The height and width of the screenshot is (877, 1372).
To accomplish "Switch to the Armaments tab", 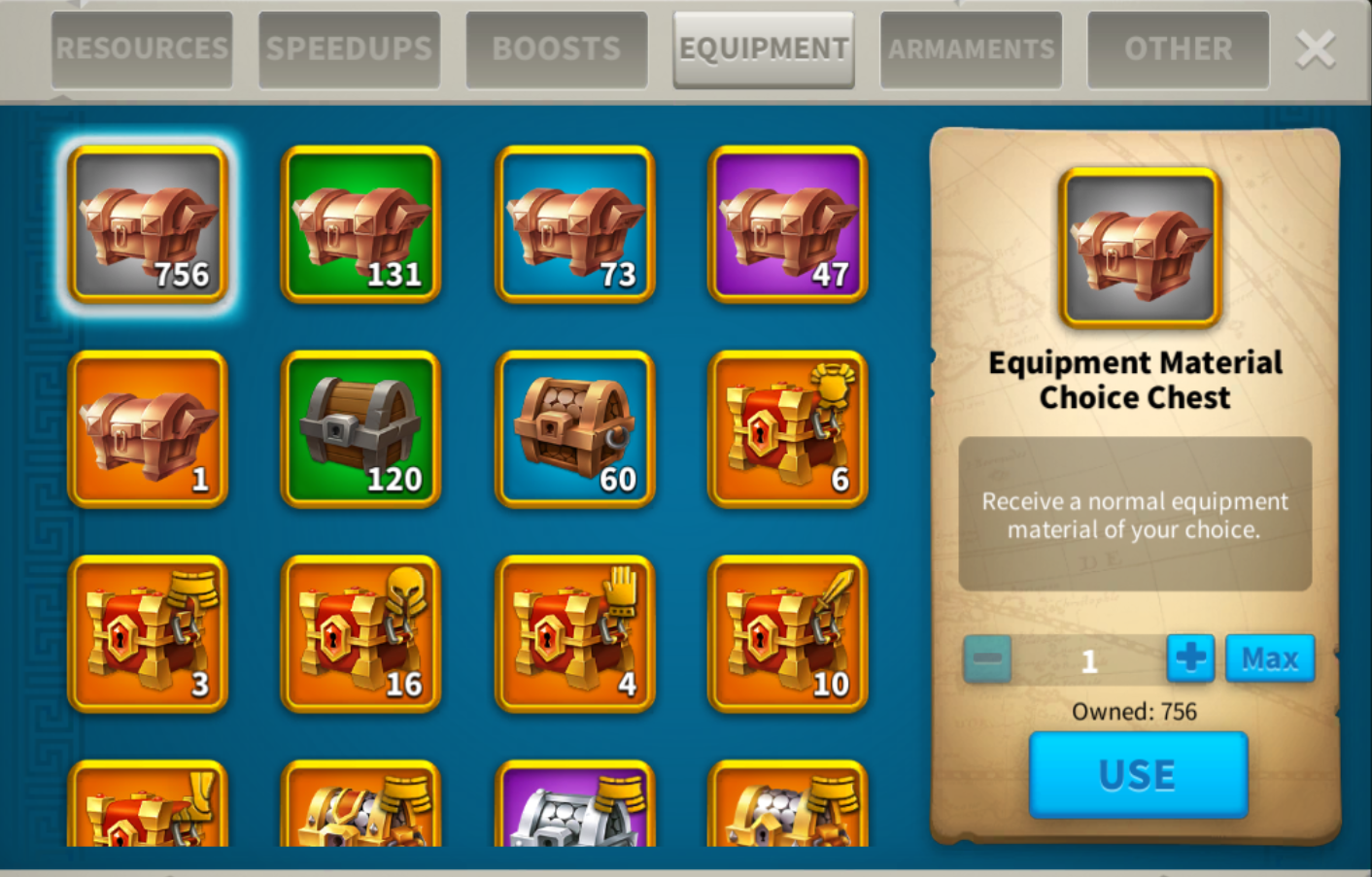I will pos(971,50).
